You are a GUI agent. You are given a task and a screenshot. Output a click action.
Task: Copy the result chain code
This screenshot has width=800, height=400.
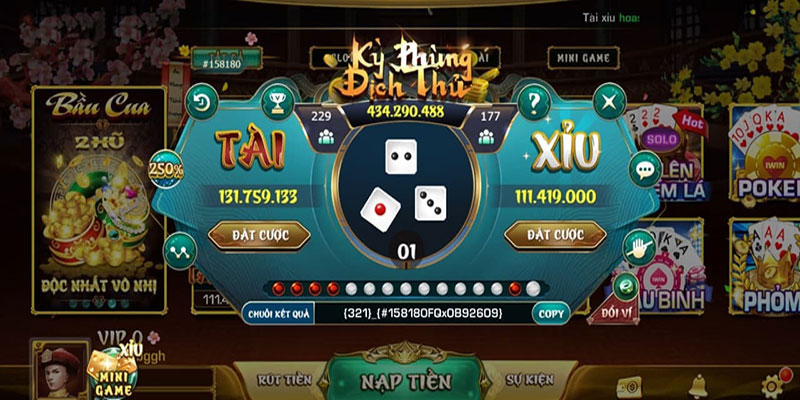click(551, 314)
